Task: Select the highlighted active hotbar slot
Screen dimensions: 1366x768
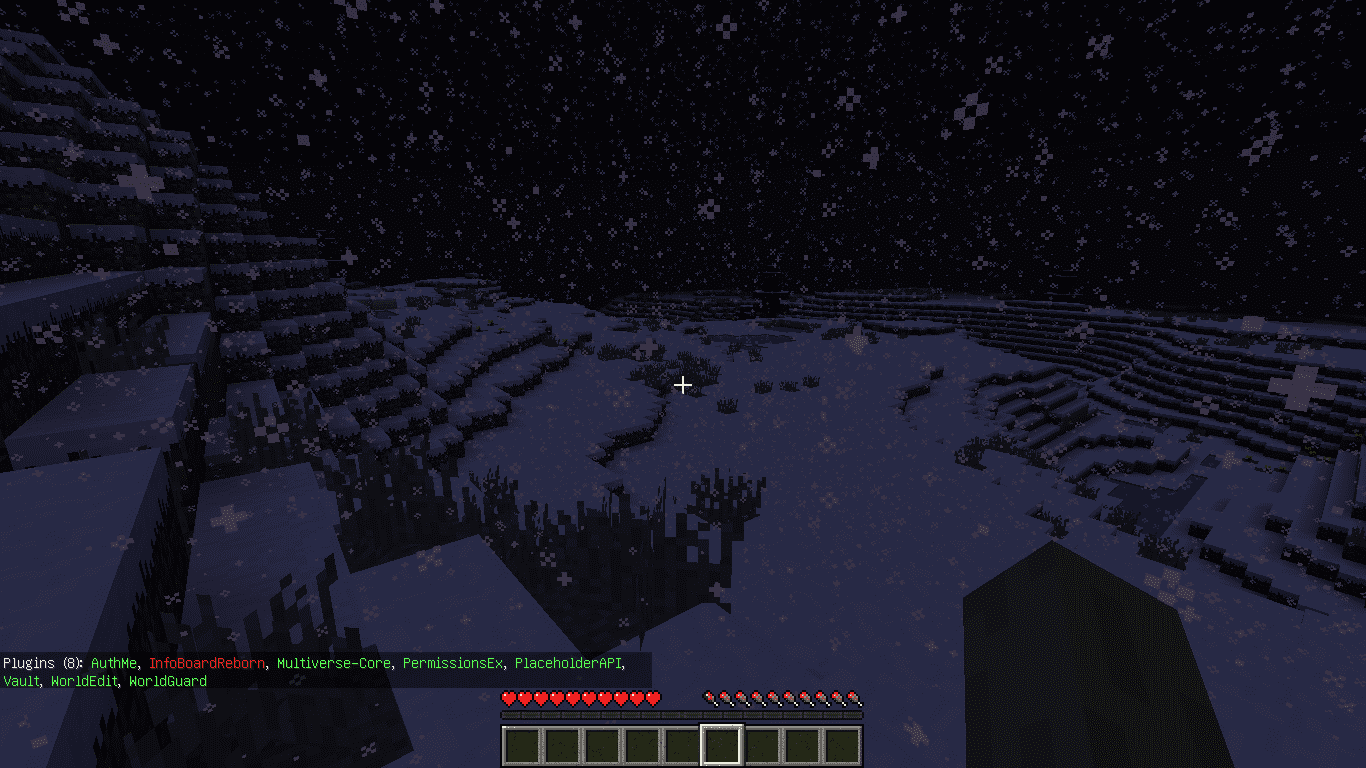Action: (722, 745)
